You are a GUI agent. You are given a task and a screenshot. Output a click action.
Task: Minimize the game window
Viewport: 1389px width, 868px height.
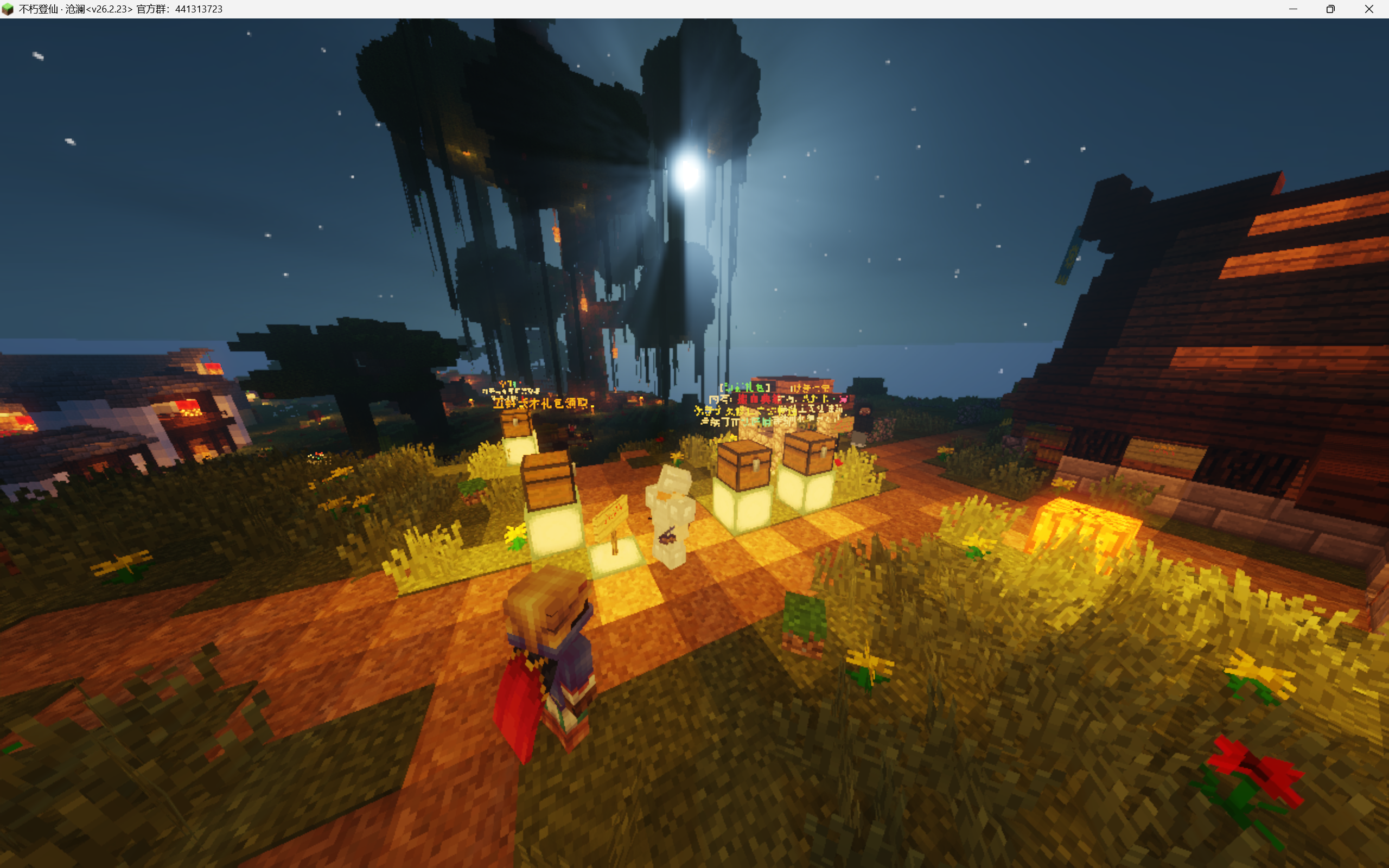[x=1293, y=9]
